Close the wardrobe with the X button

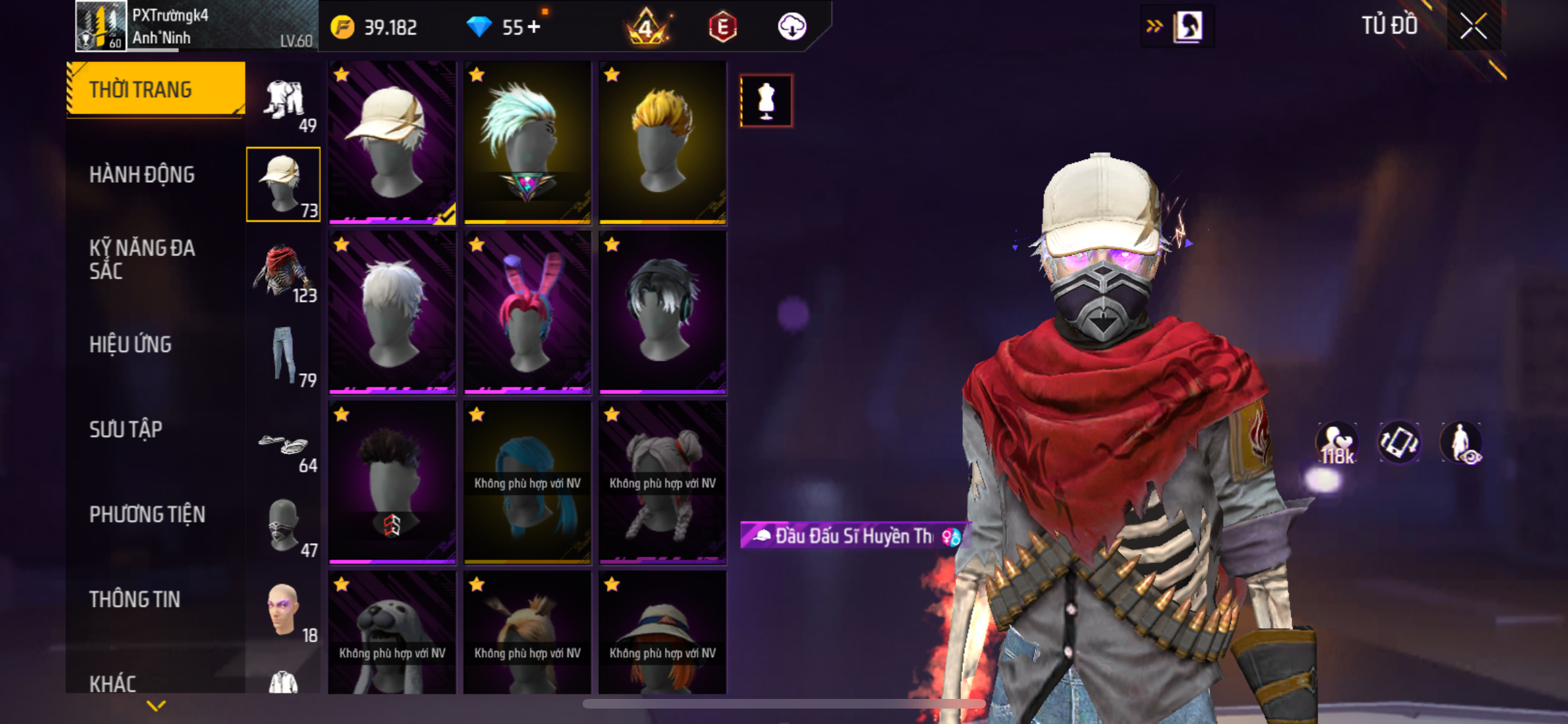coord(1473,26)
